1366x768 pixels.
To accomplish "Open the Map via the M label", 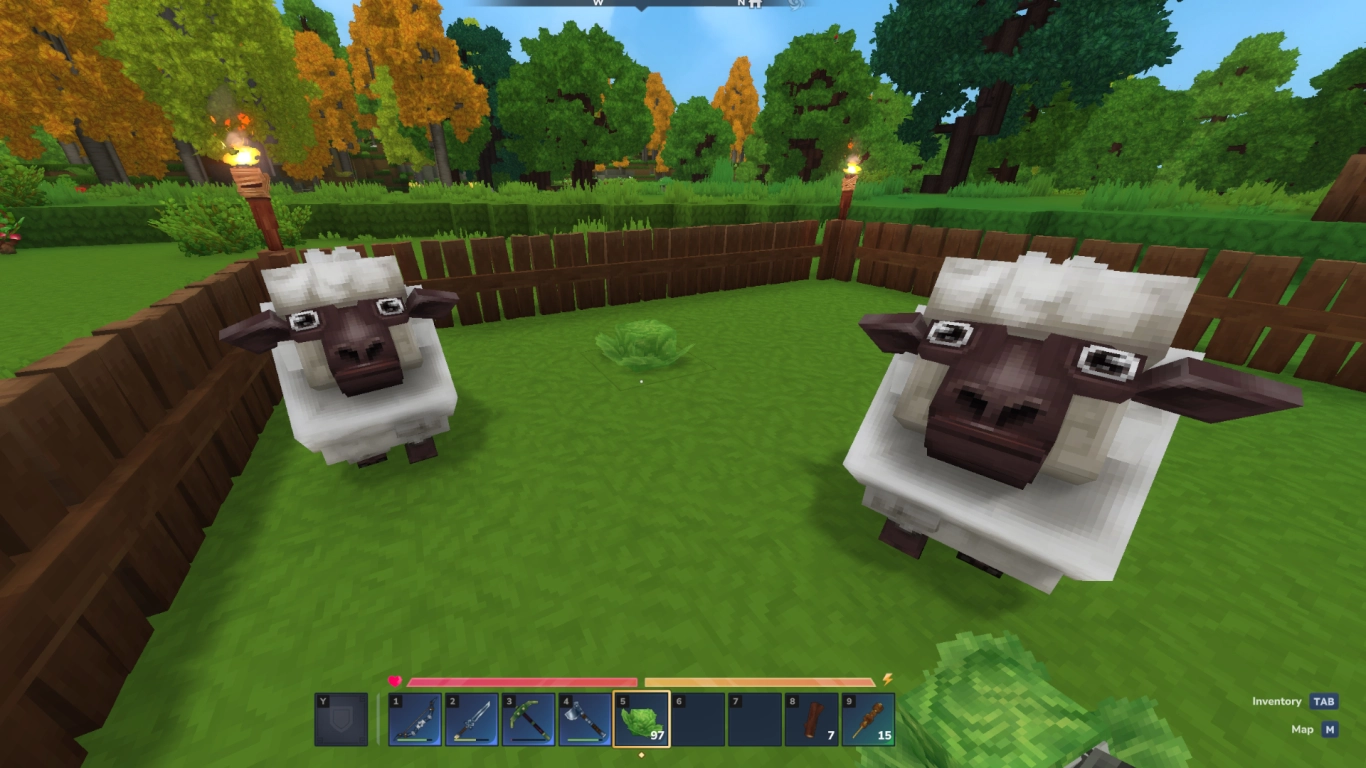I will click(1329, 730).
